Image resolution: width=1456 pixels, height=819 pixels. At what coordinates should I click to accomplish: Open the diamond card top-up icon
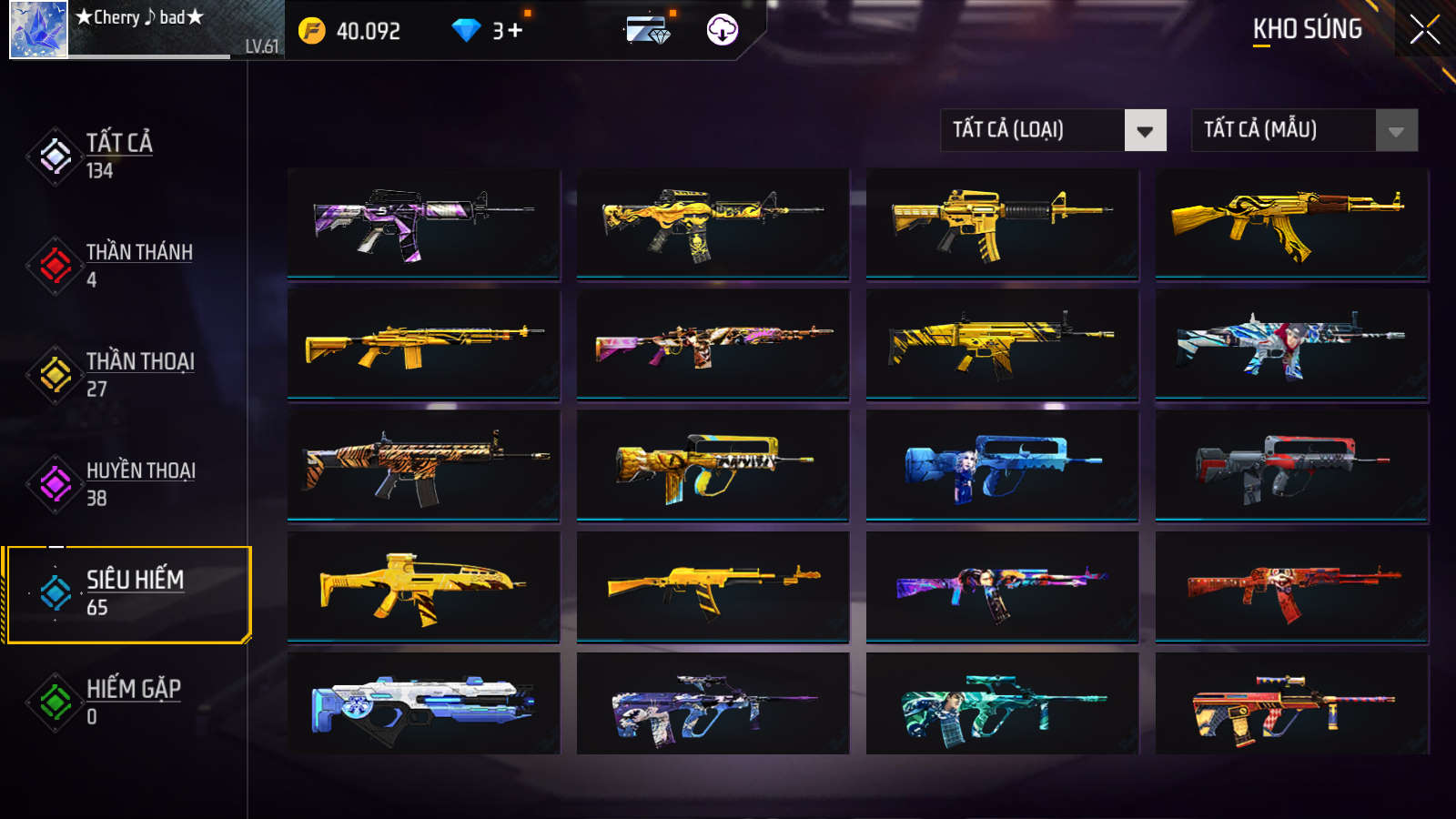pyautogui.click(x=648, y=30)
